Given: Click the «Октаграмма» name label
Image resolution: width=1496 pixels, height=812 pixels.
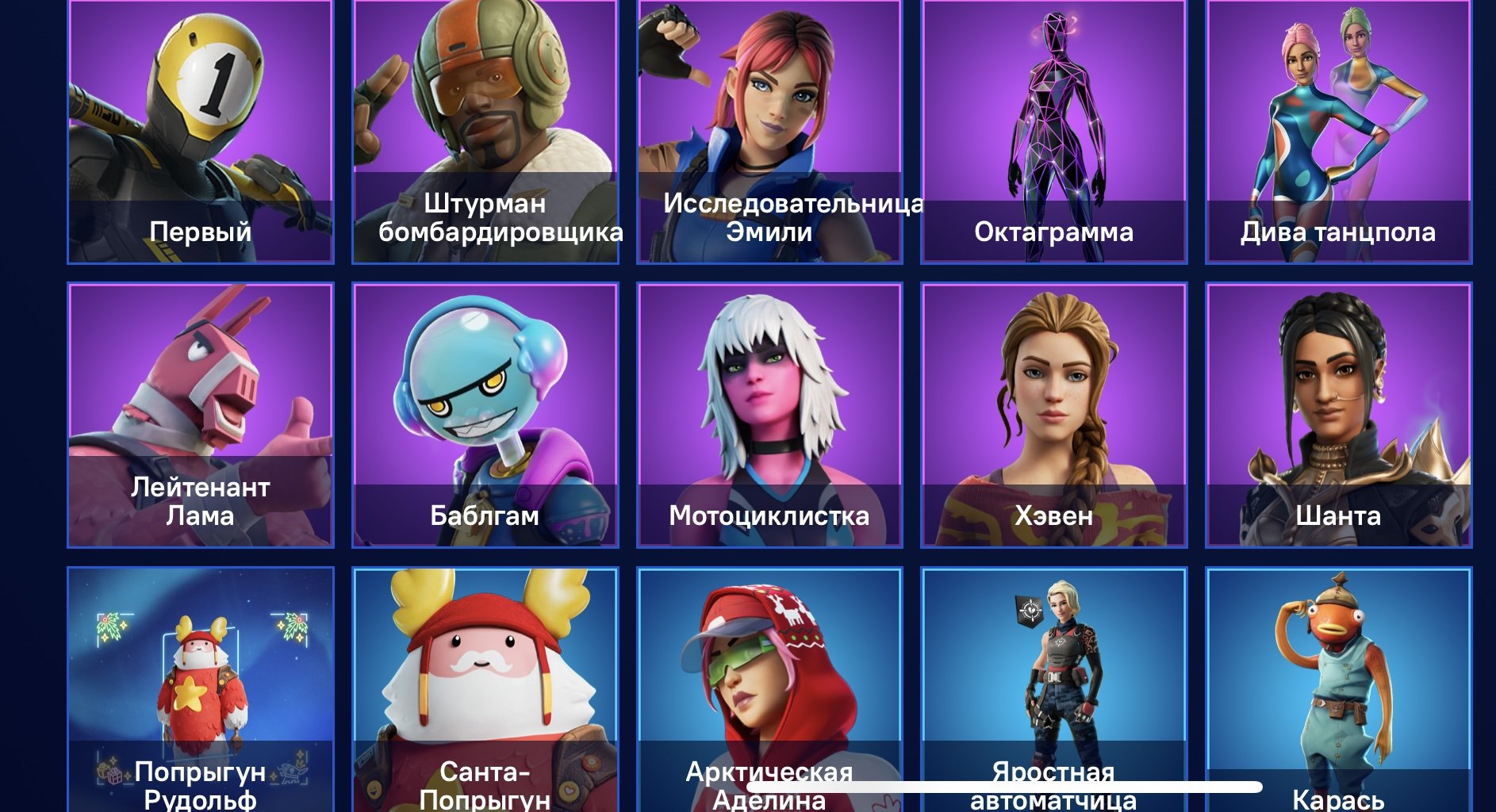Looking at the screenshot, I should [1055, 232].
